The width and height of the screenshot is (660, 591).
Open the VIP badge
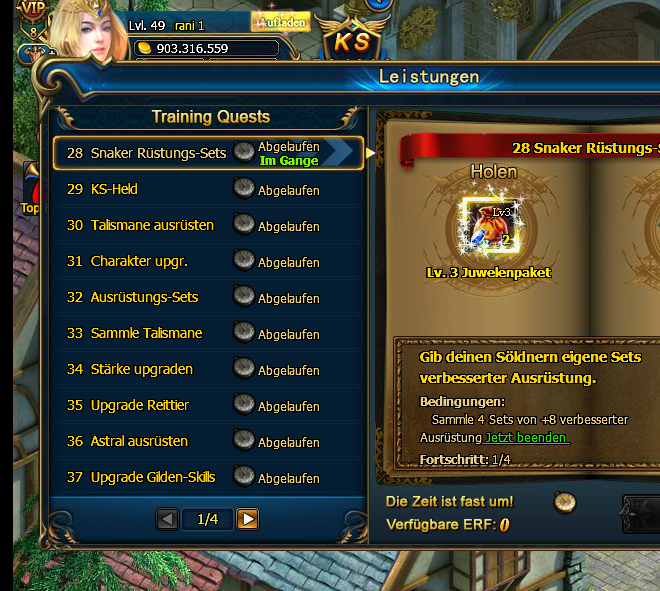33,8
